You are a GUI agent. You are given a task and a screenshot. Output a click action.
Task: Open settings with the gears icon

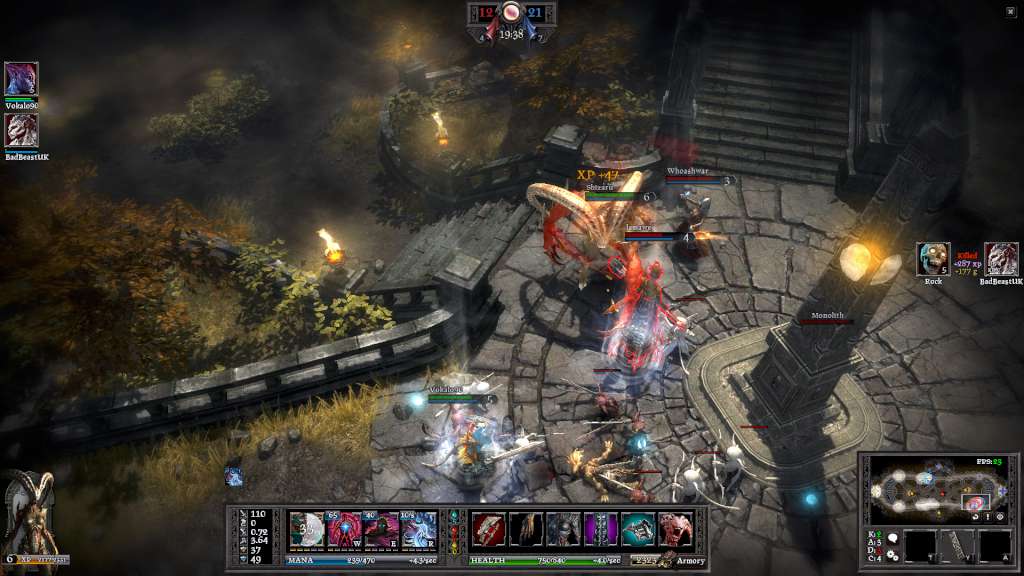pos(892,554)
